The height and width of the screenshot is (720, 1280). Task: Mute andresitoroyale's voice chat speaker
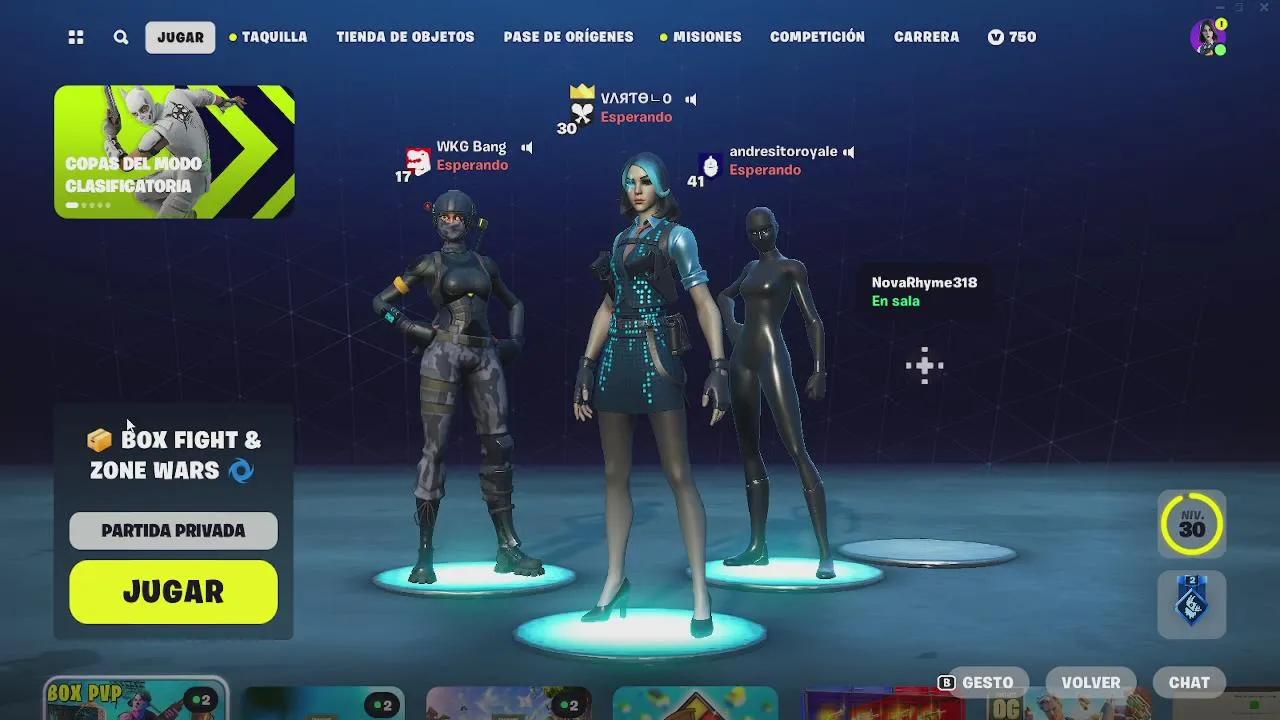pyautogui.click(x=848, y=151)
